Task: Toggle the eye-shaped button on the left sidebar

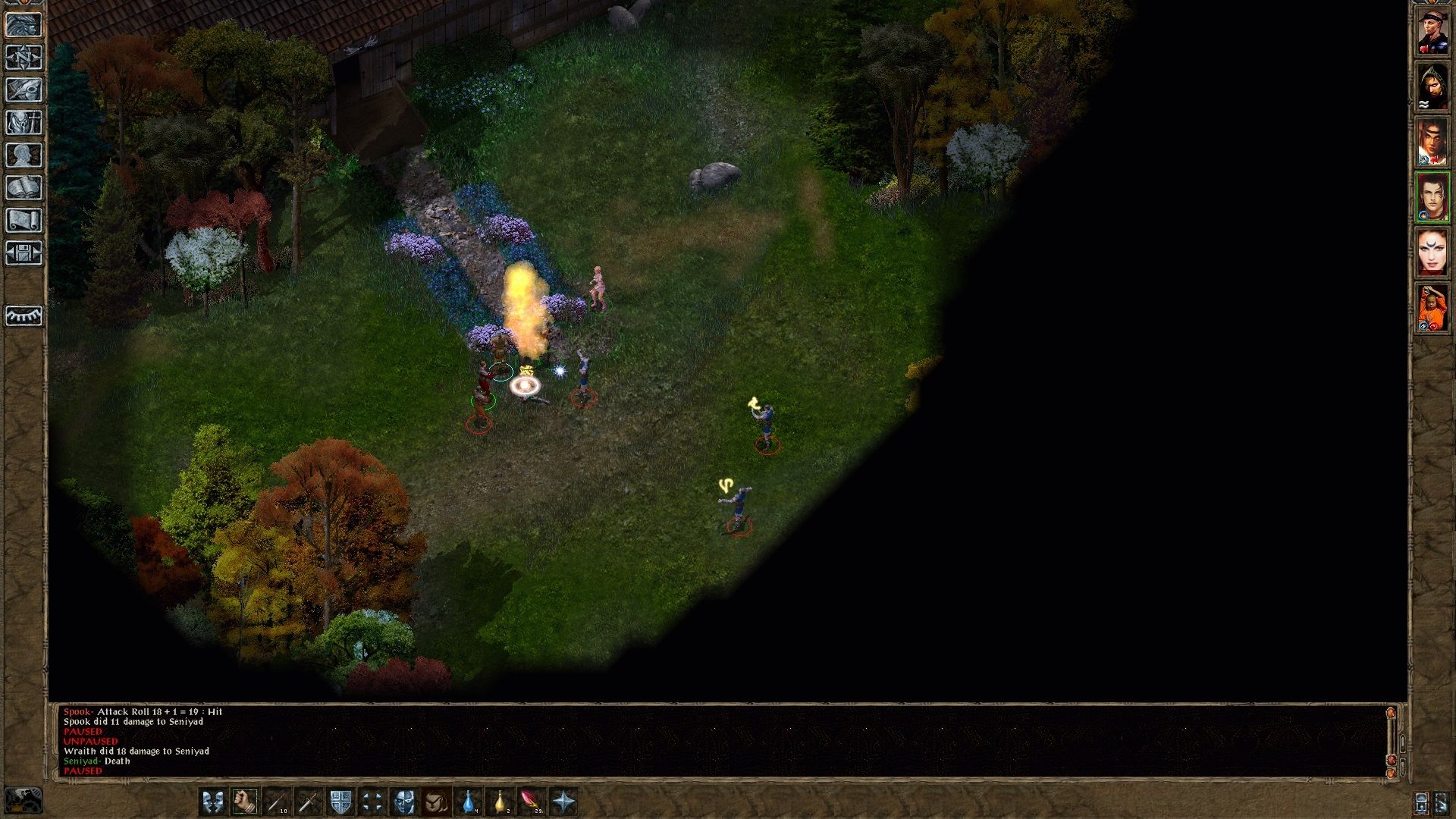Action: 24,315
